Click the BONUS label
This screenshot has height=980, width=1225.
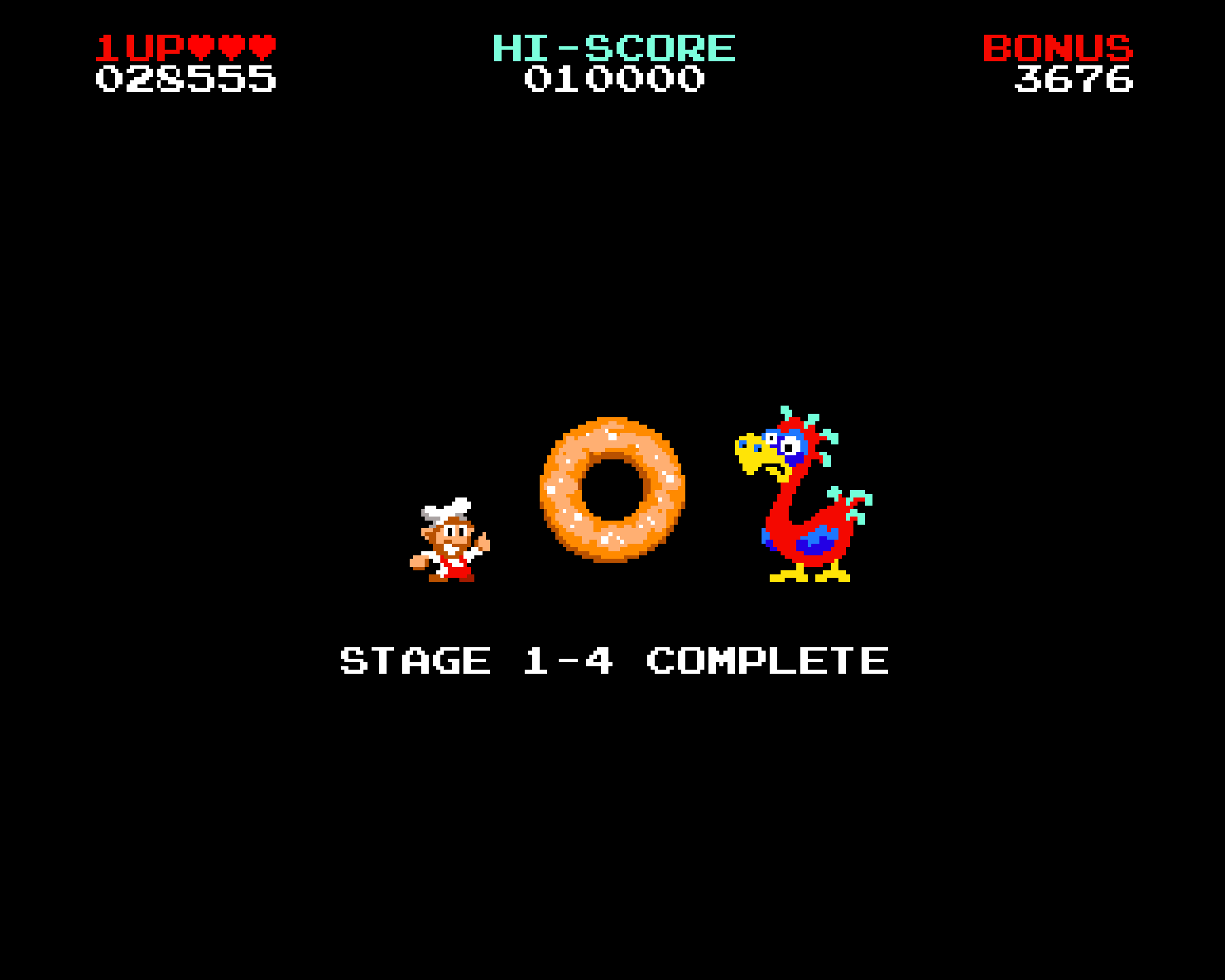tap(1057, 48)
